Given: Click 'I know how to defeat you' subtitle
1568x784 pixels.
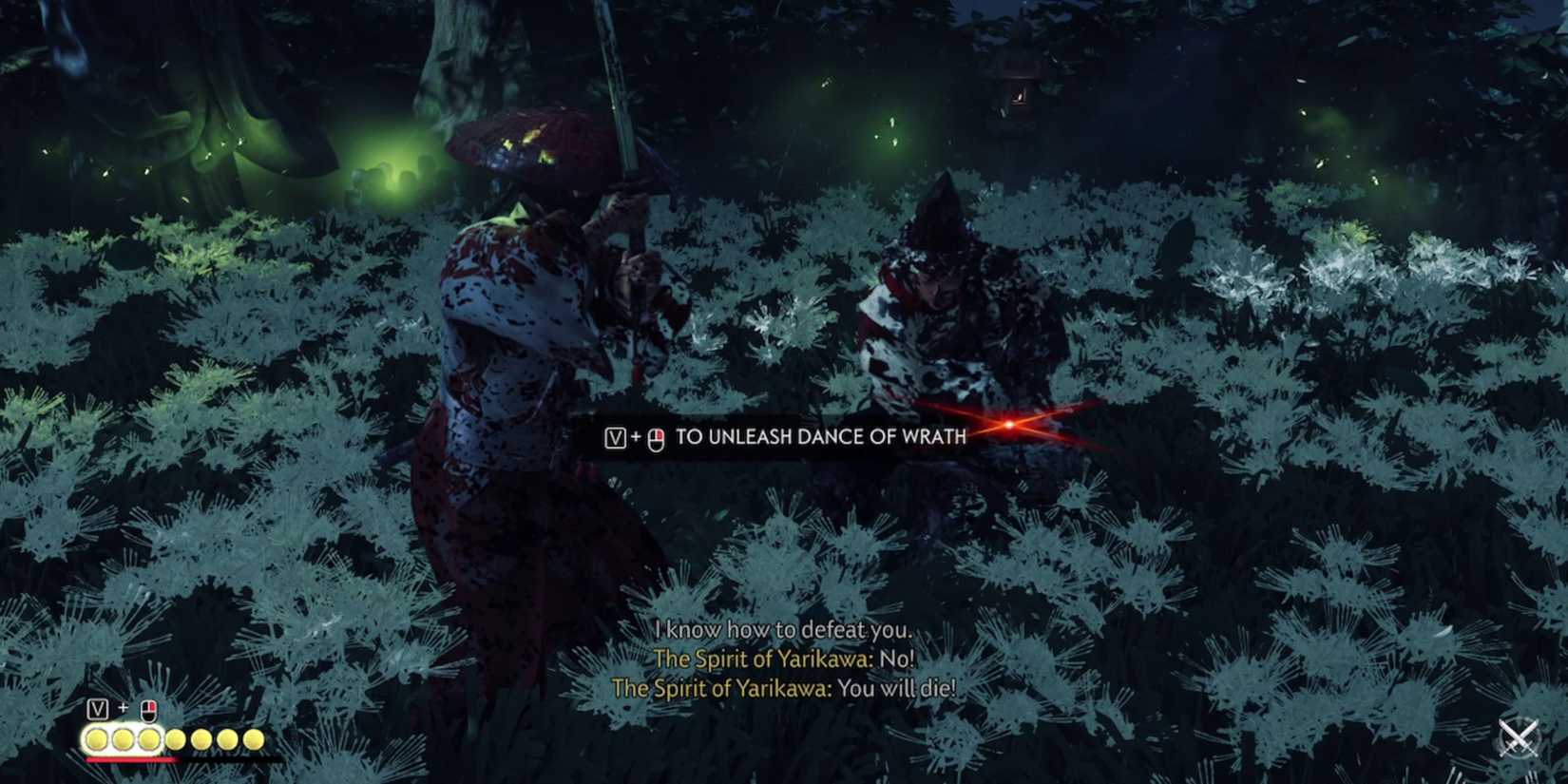Looking at the screenshot, I should (x=784, y=629).
